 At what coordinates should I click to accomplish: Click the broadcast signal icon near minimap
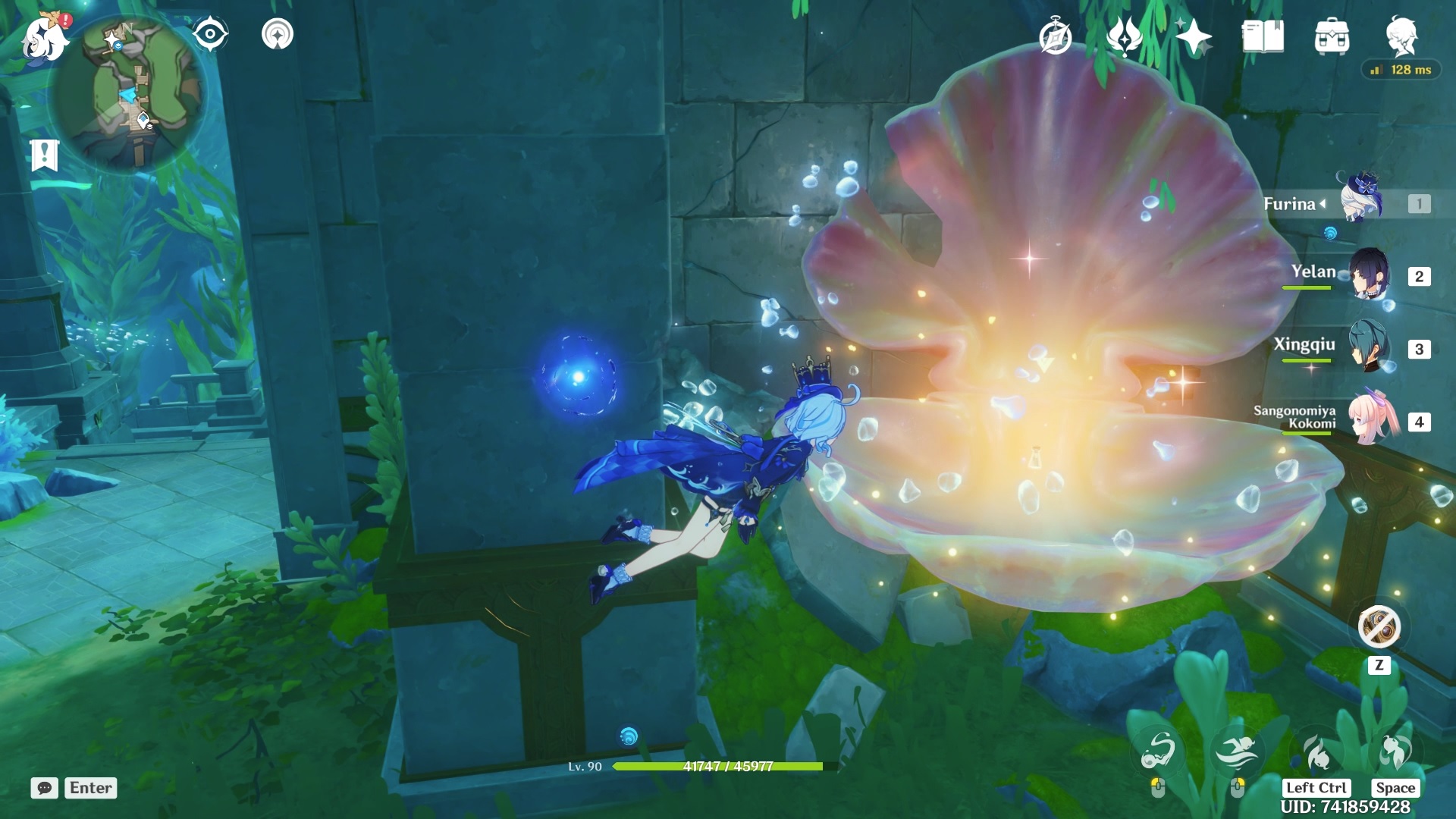pos(278,33)
